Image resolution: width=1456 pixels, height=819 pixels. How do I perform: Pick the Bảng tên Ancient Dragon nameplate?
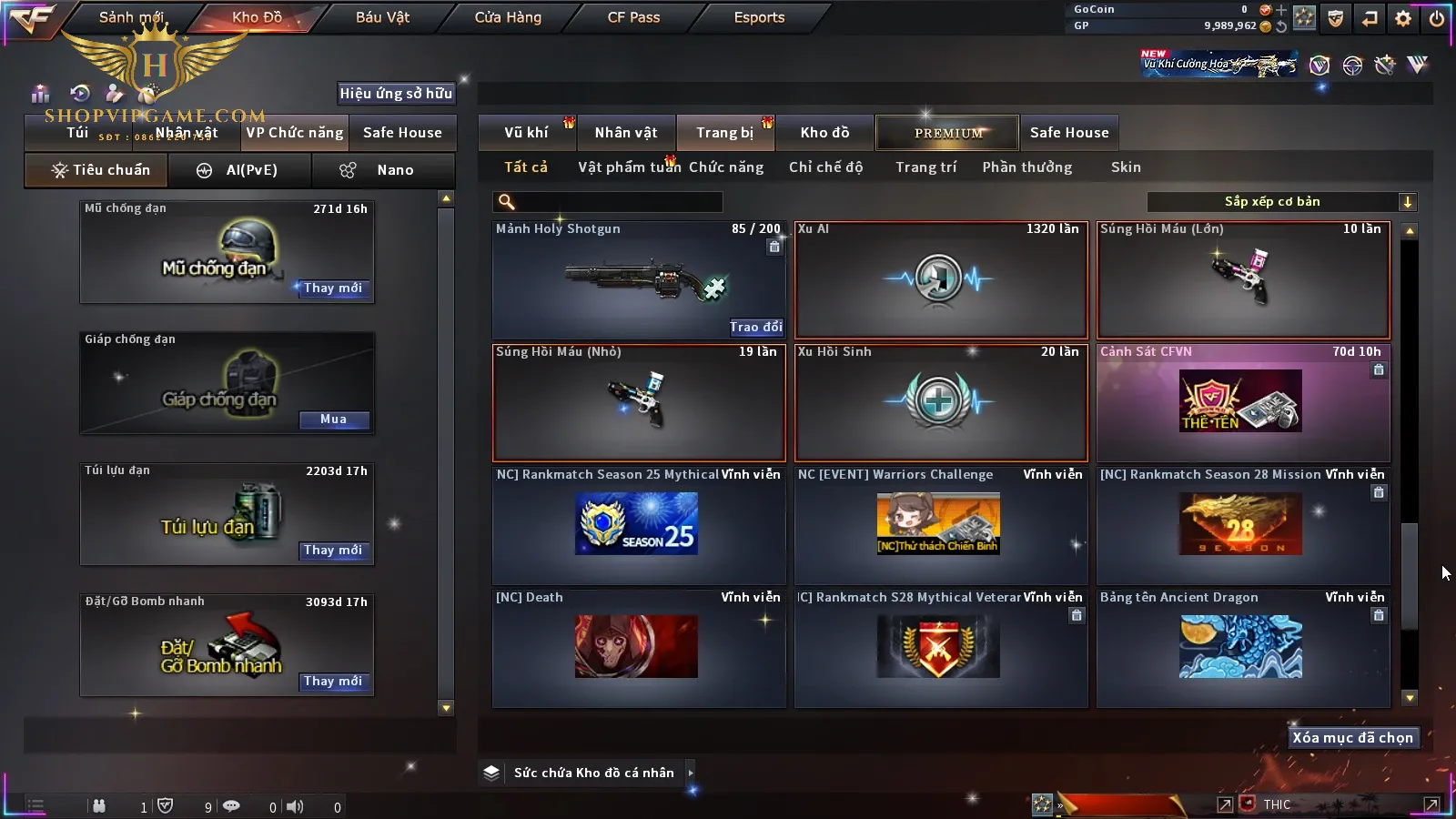tap(1242, 648)
